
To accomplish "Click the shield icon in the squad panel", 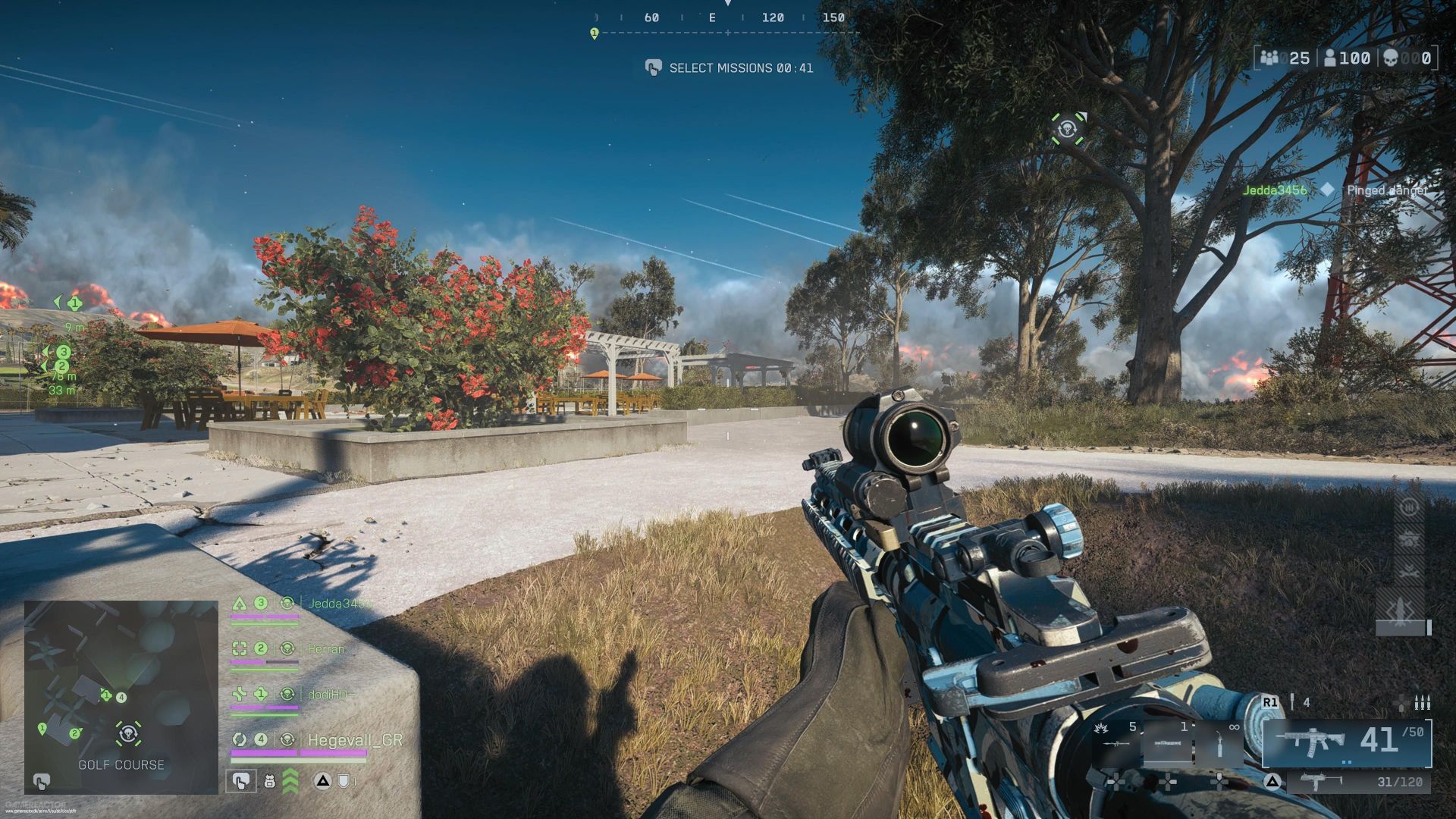I will 343,782.
